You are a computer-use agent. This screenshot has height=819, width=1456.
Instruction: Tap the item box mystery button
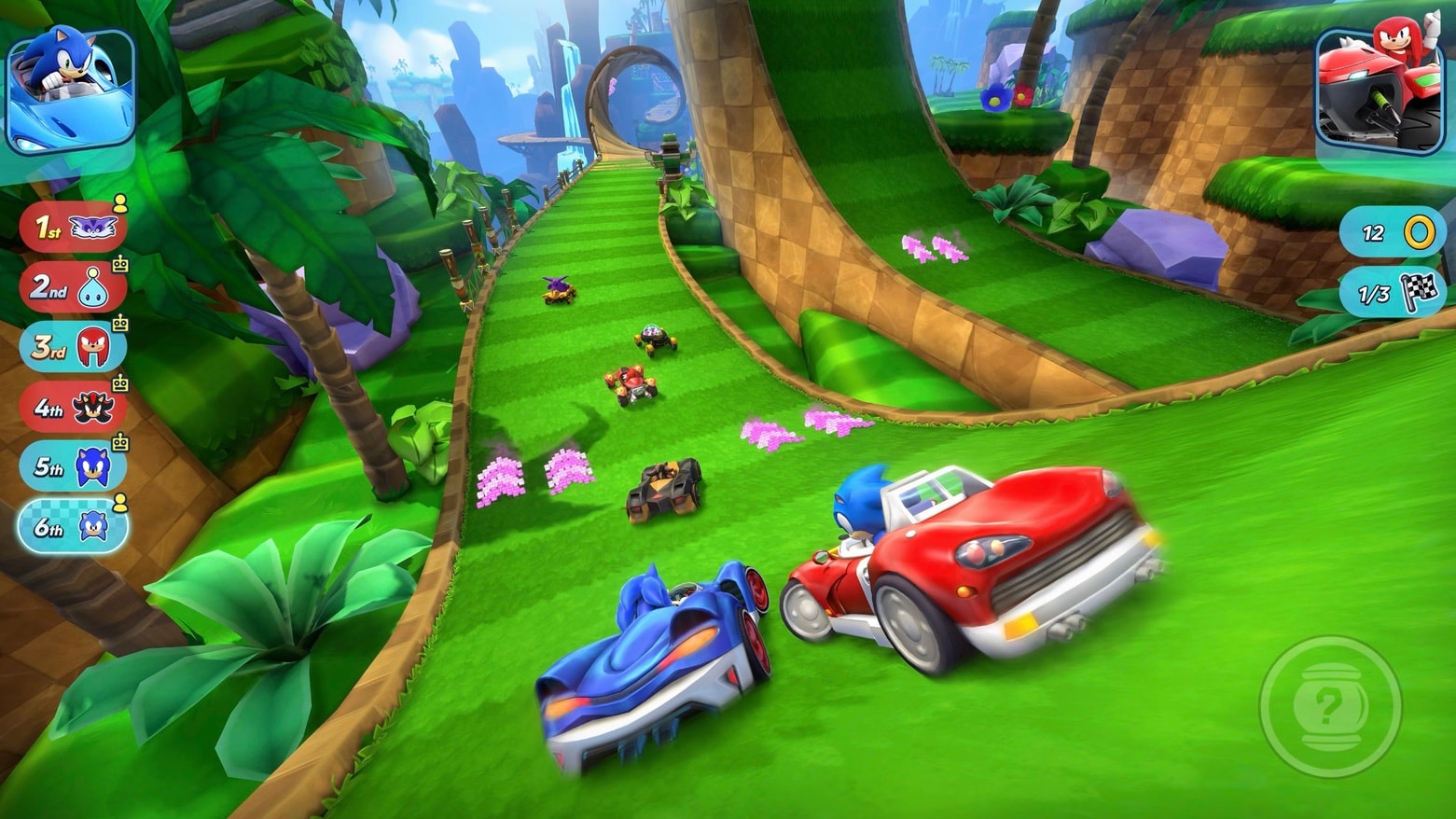[x=1330, y=706]
